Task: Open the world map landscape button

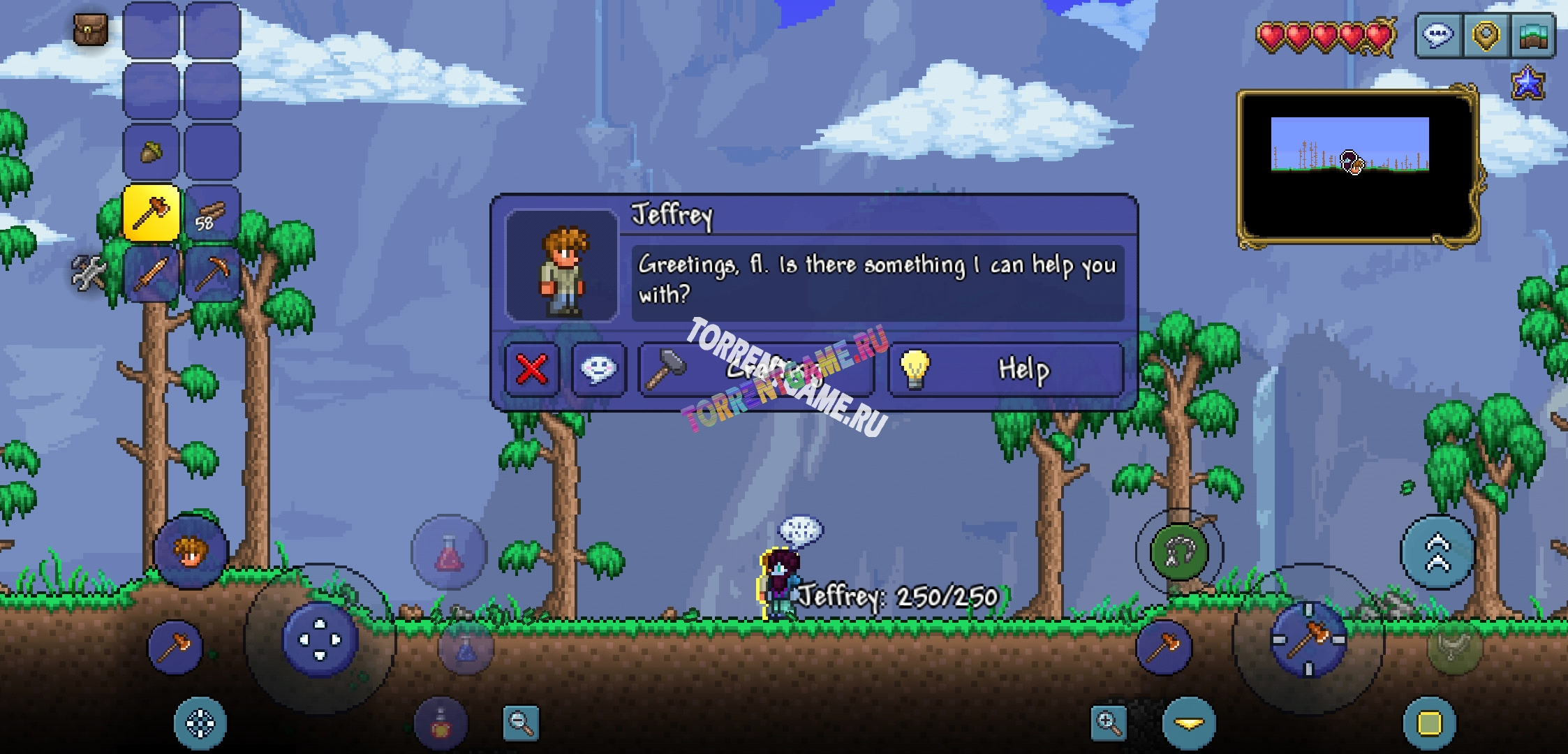Action: (x=1533, y=35)
